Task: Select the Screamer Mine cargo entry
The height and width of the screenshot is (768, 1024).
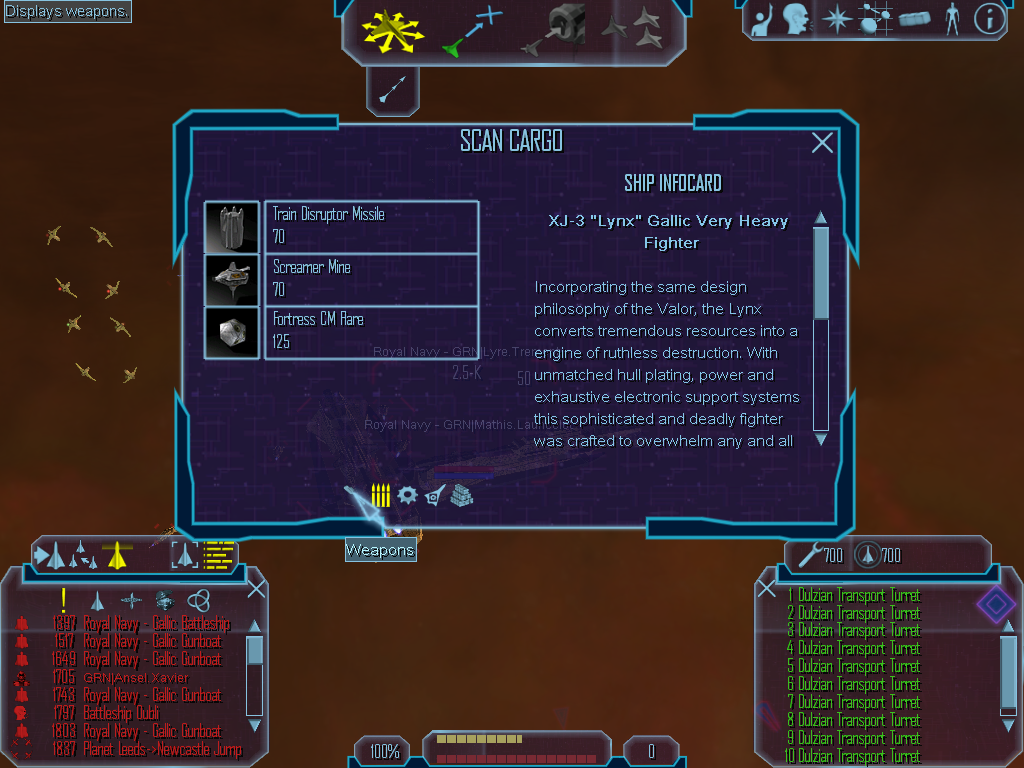Action: 371,279
